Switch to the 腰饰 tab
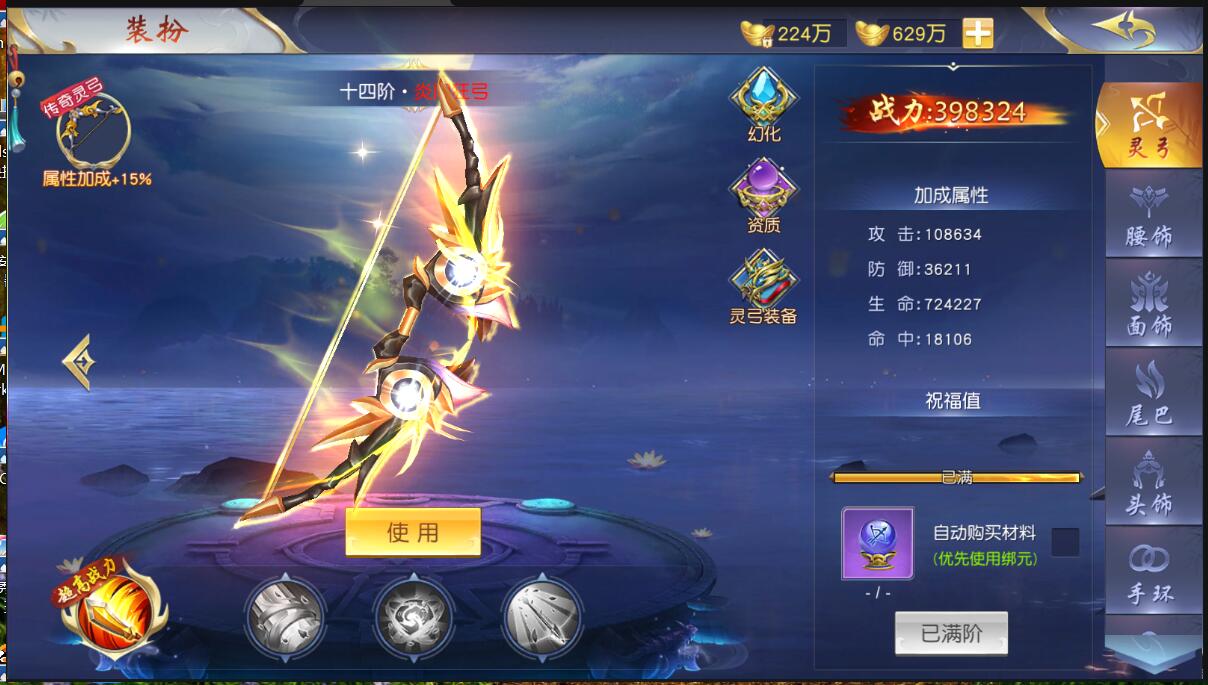1208x685 pixels. pos(1150,214)
